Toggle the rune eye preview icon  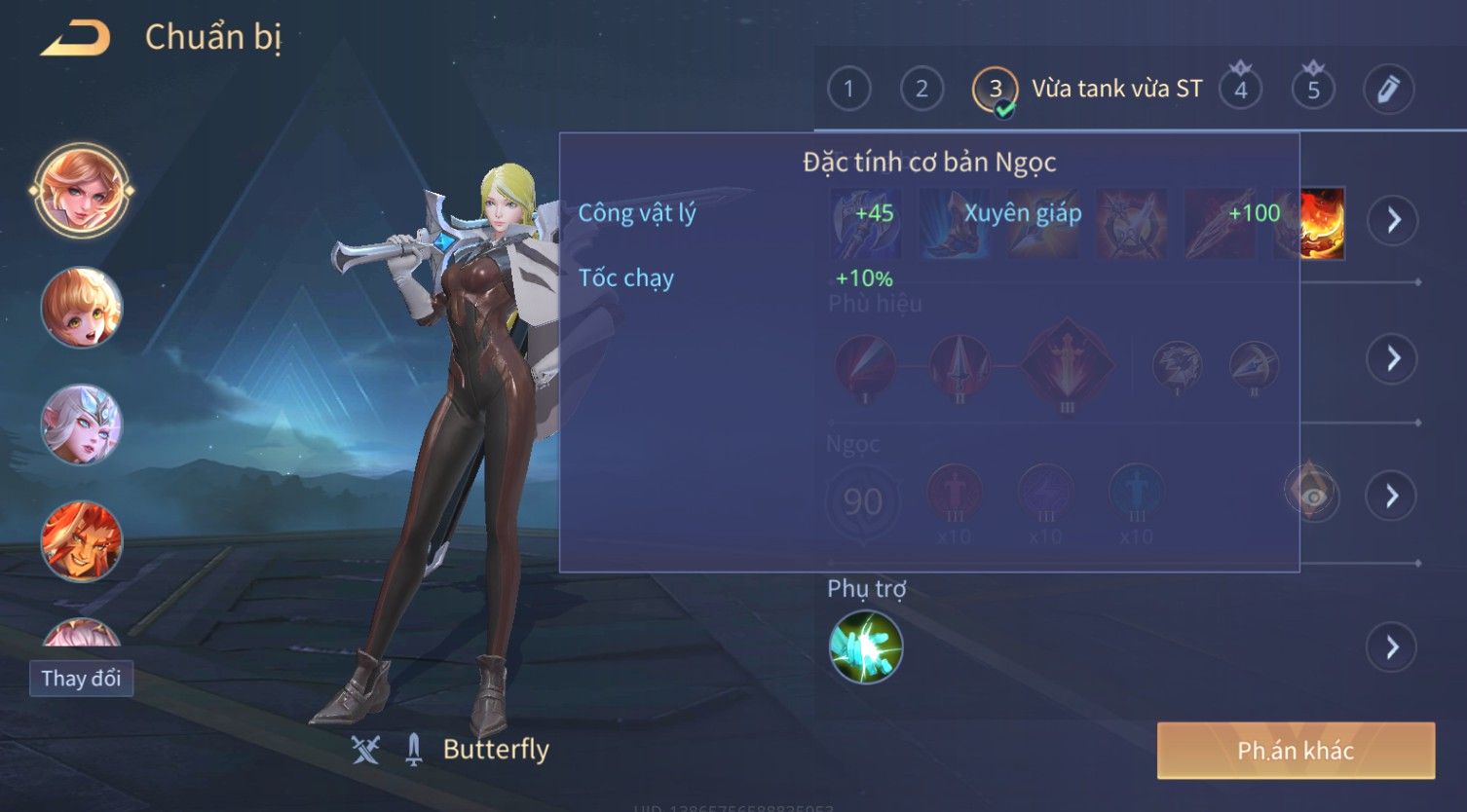coord(1313,497)
